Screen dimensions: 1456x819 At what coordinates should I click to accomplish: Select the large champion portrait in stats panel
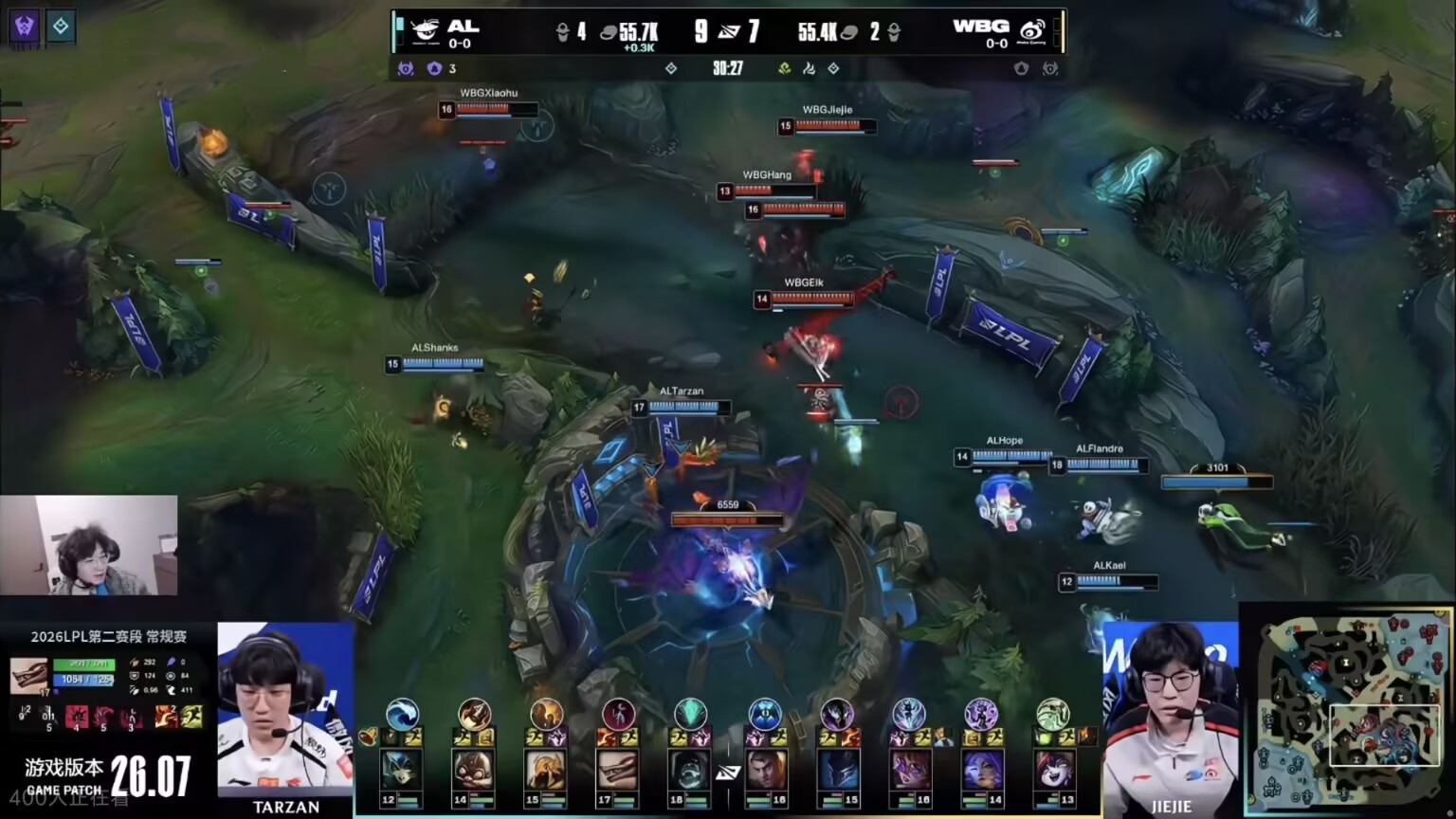click(28, 675)
